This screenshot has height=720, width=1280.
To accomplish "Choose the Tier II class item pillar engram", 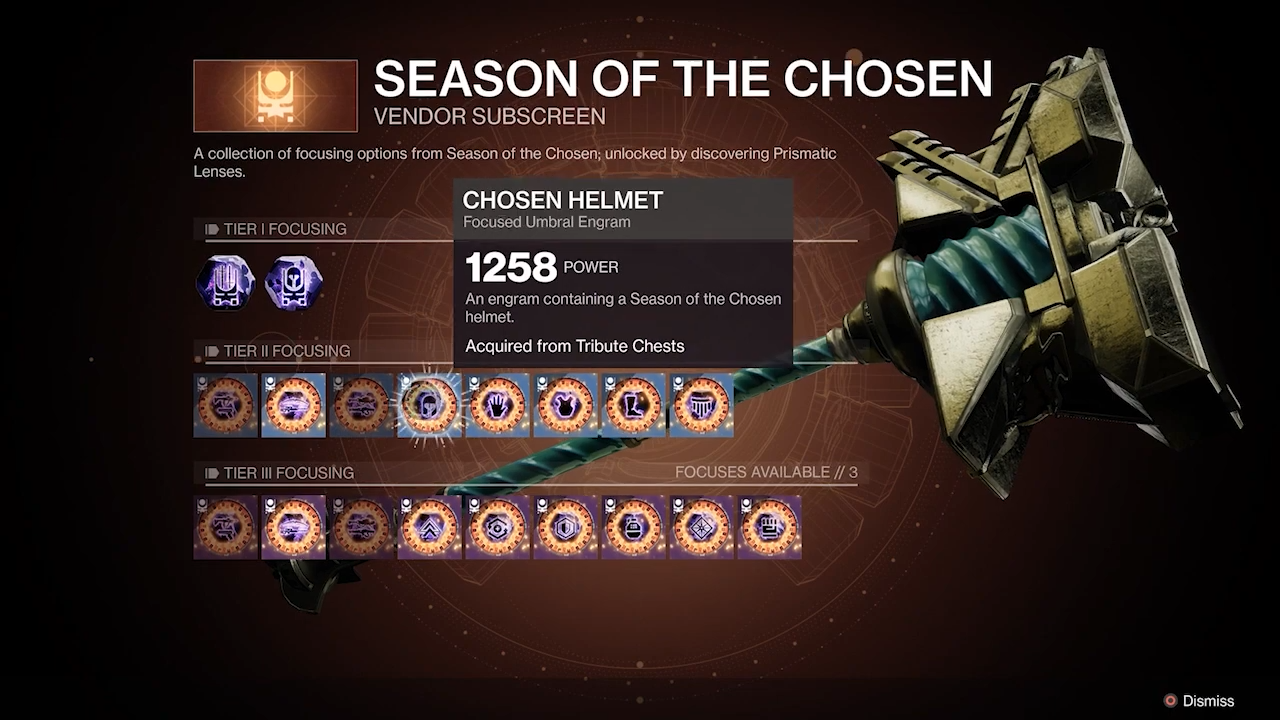I will point(701,406).
